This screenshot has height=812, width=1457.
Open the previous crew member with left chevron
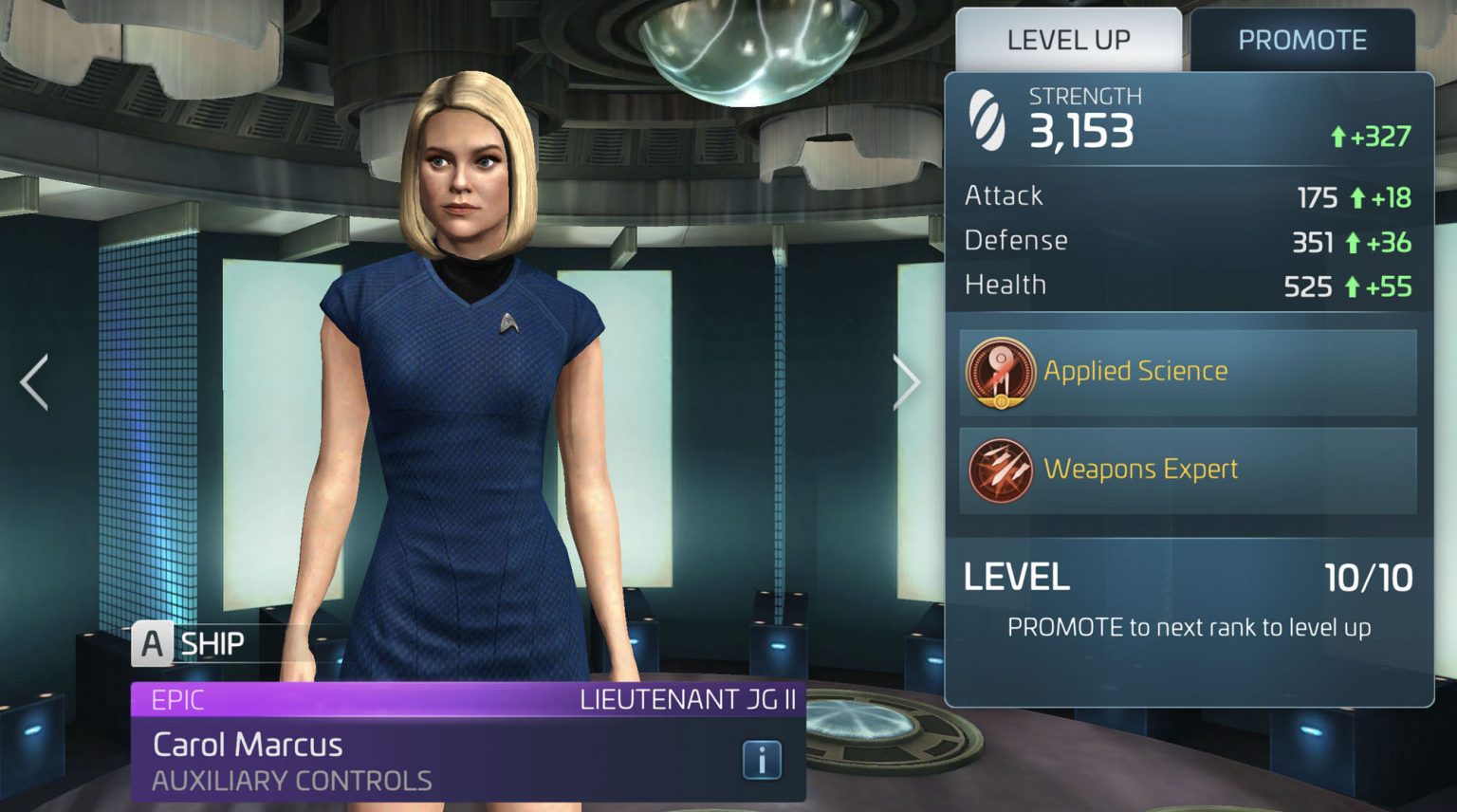point(31,381)
